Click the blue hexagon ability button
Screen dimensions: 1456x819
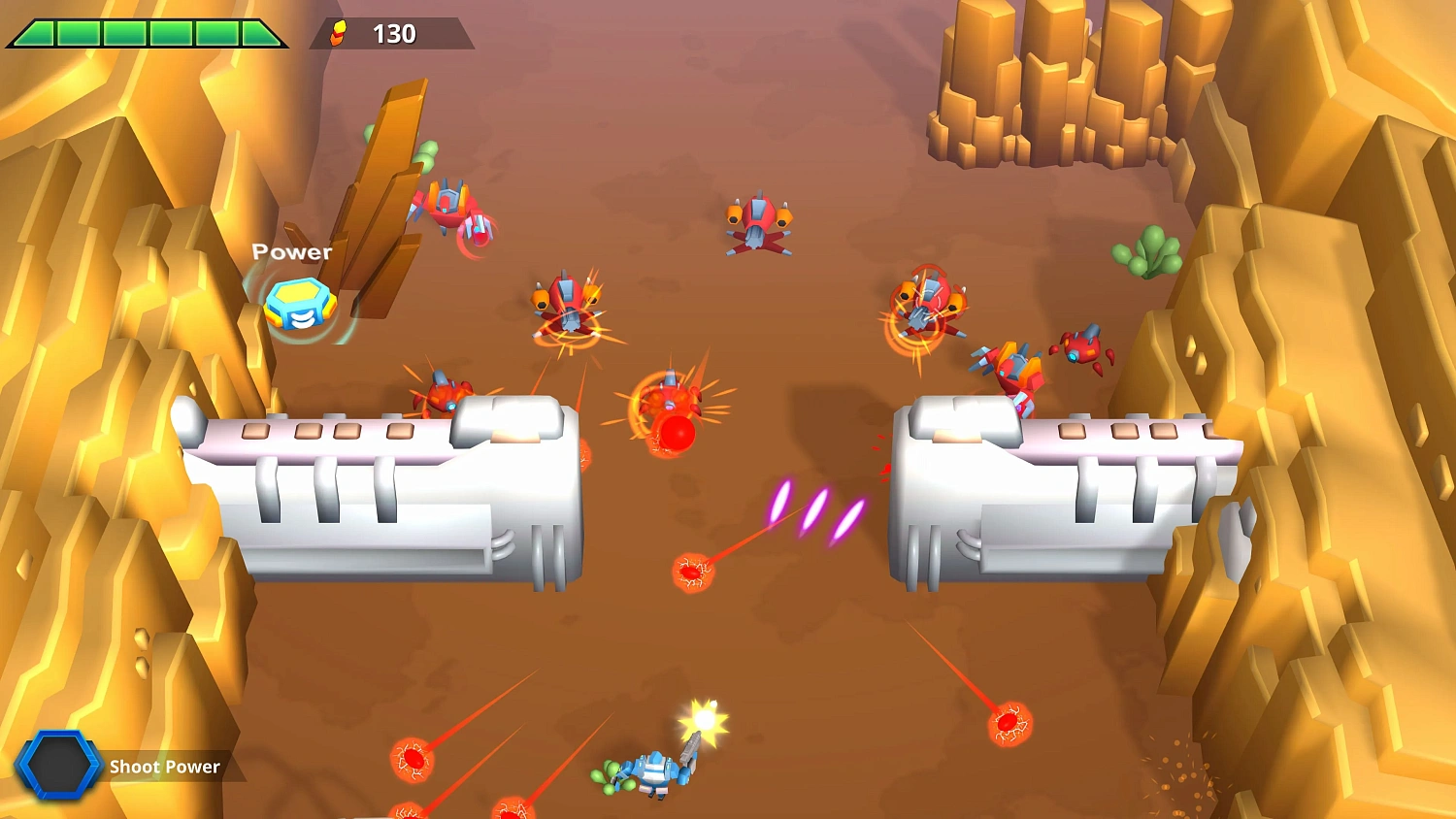[60, 767]
